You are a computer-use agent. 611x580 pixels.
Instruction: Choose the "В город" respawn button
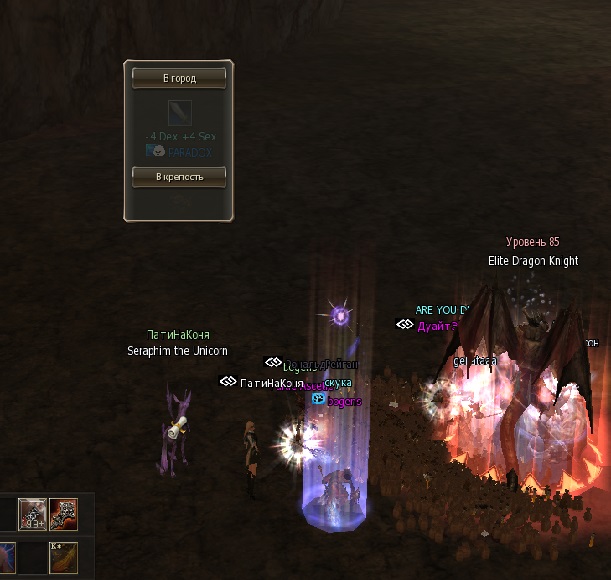click(179, 77)
